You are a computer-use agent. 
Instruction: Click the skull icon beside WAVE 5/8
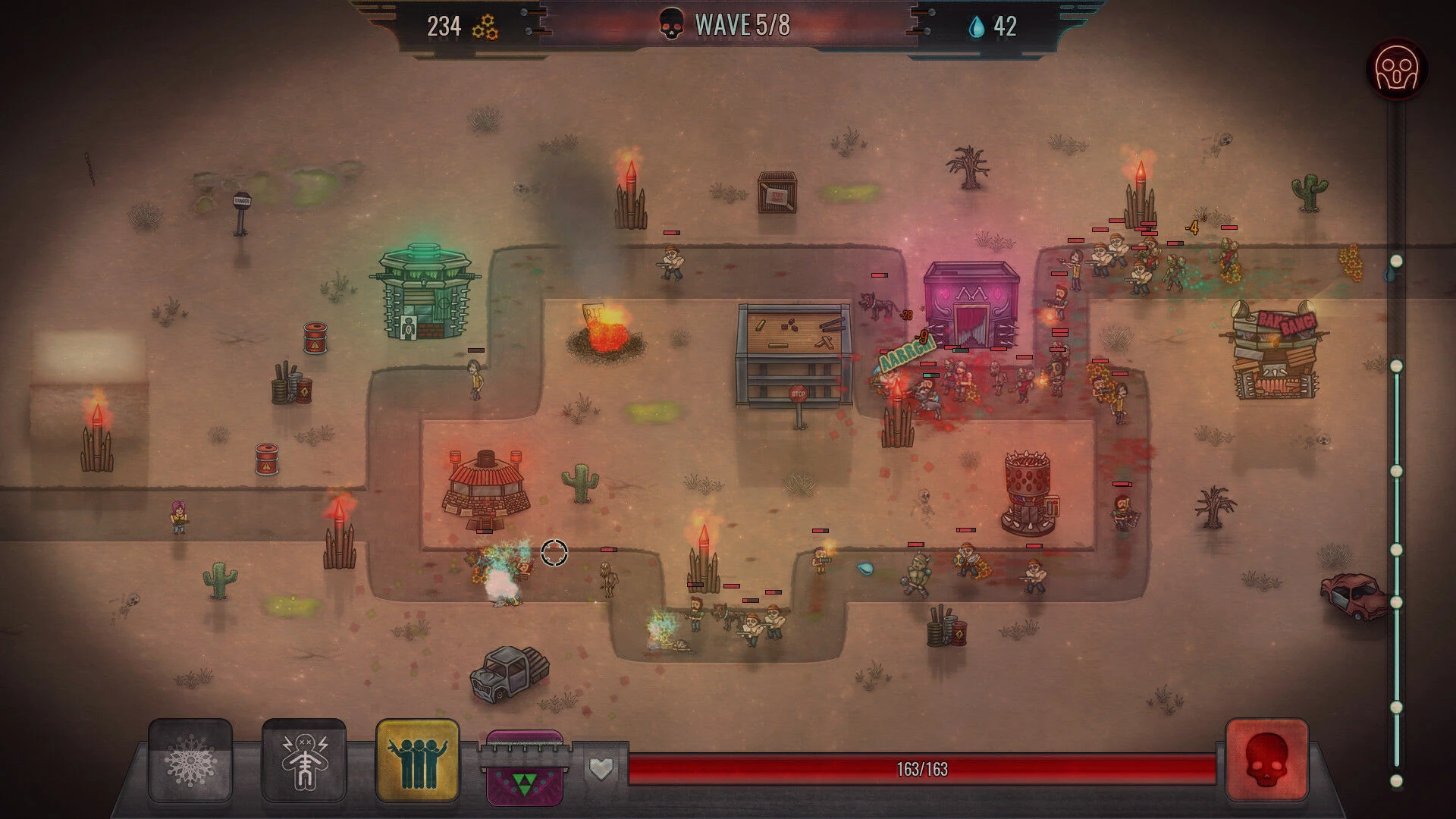pos(670,24)
